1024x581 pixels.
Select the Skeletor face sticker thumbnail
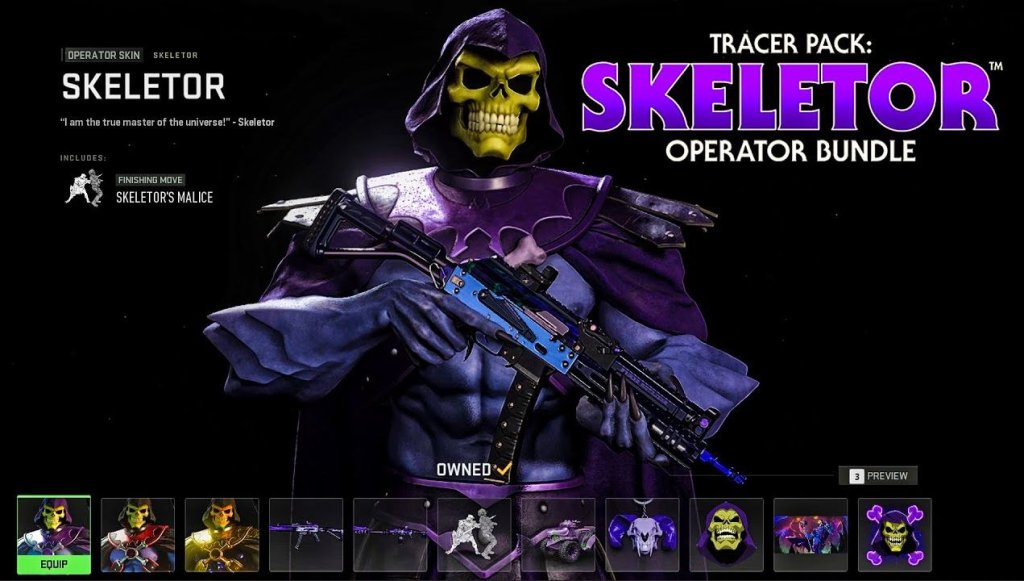pos(726,535)
